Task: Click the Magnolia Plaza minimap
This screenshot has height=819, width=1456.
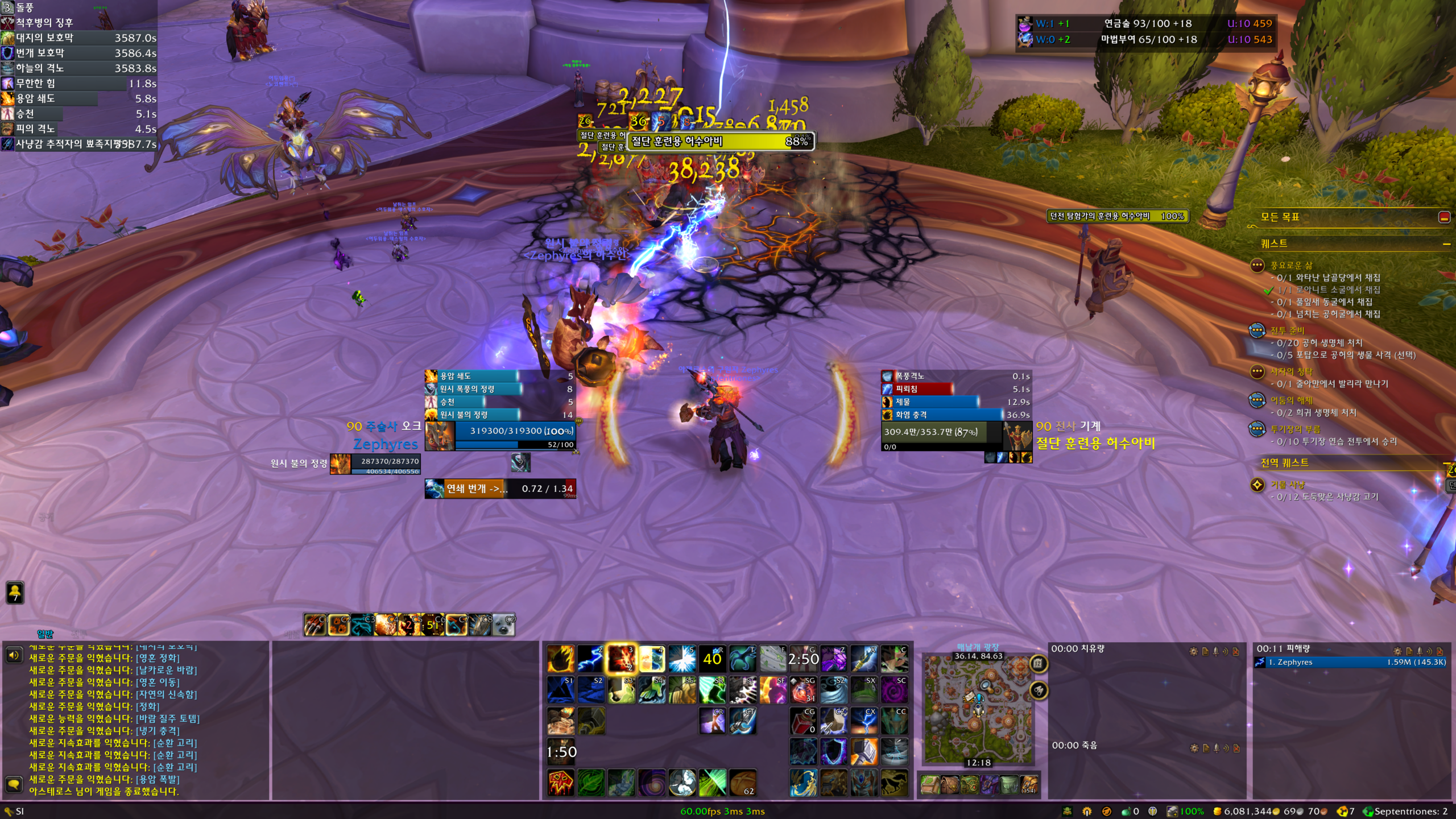Action: click(x=978, y=709)
